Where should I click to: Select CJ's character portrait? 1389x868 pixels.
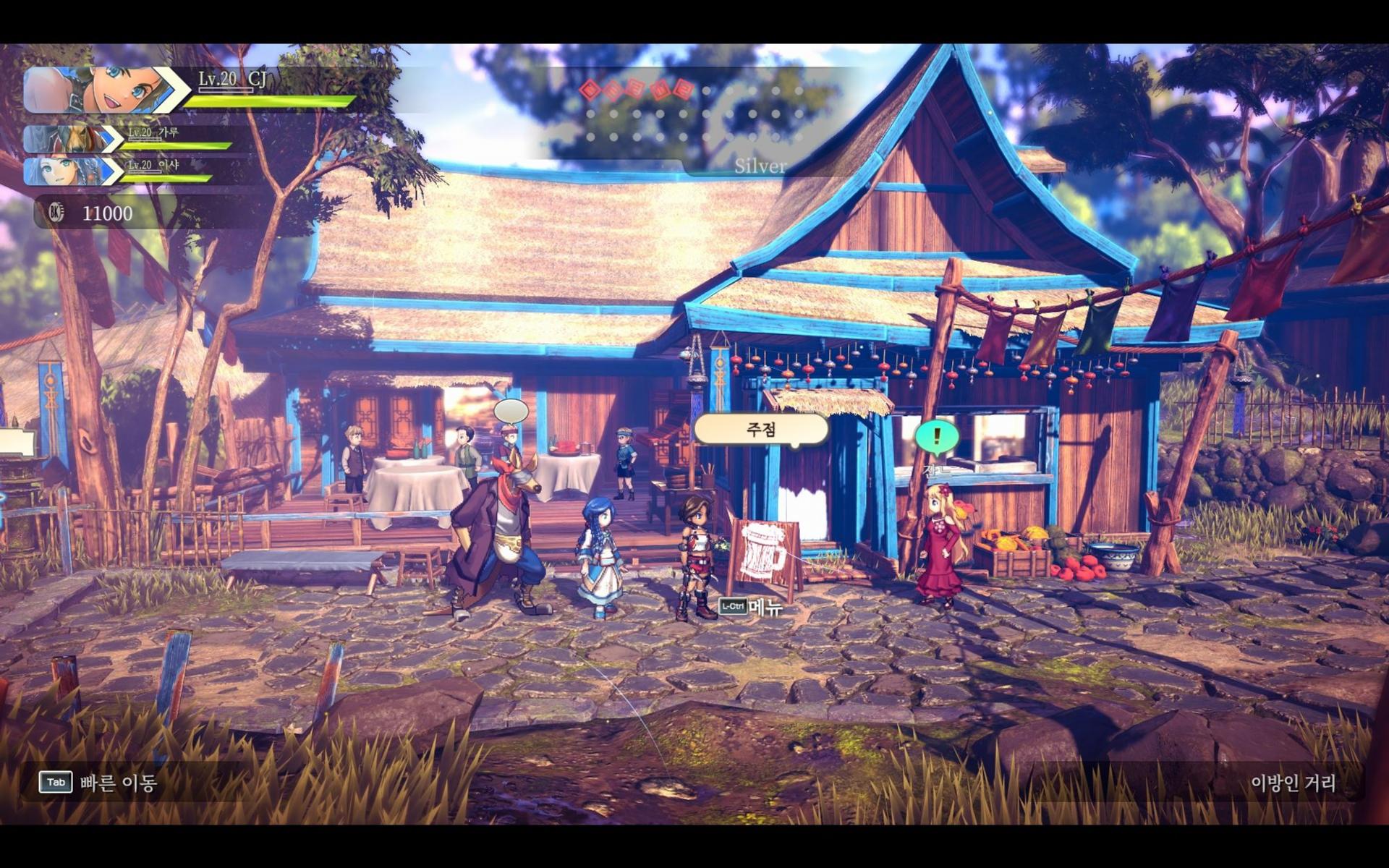pyautogui.click(x=101, y=90)
